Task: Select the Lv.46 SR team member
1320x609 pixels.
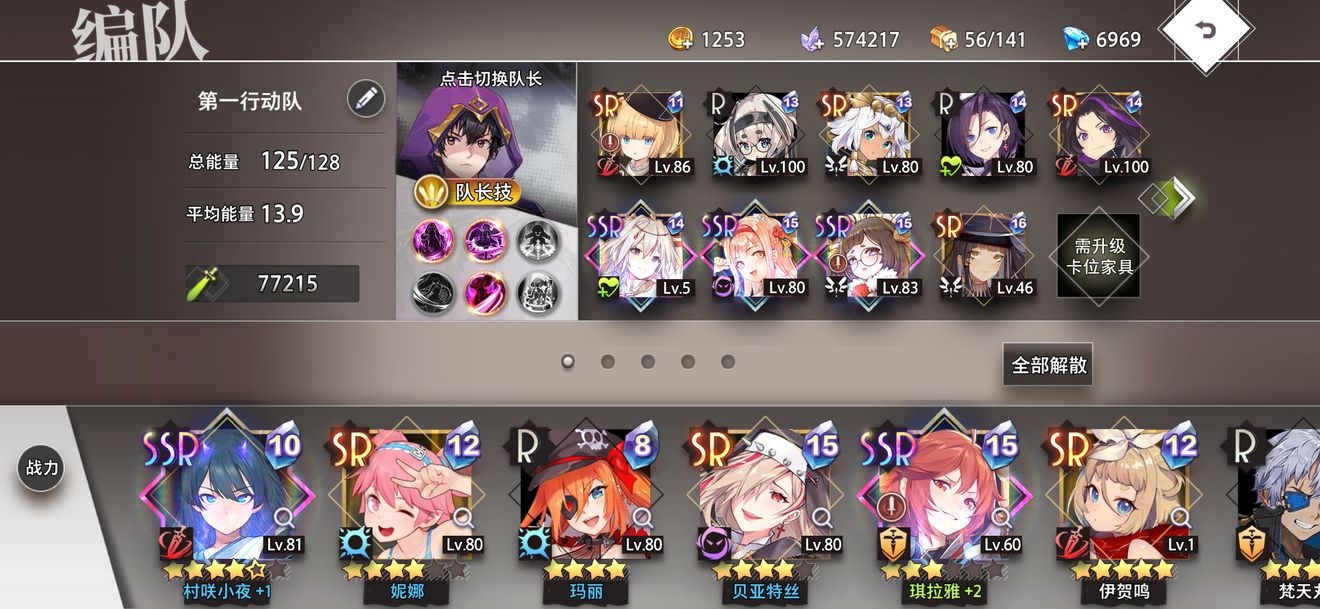Action: tap(984, 257)
